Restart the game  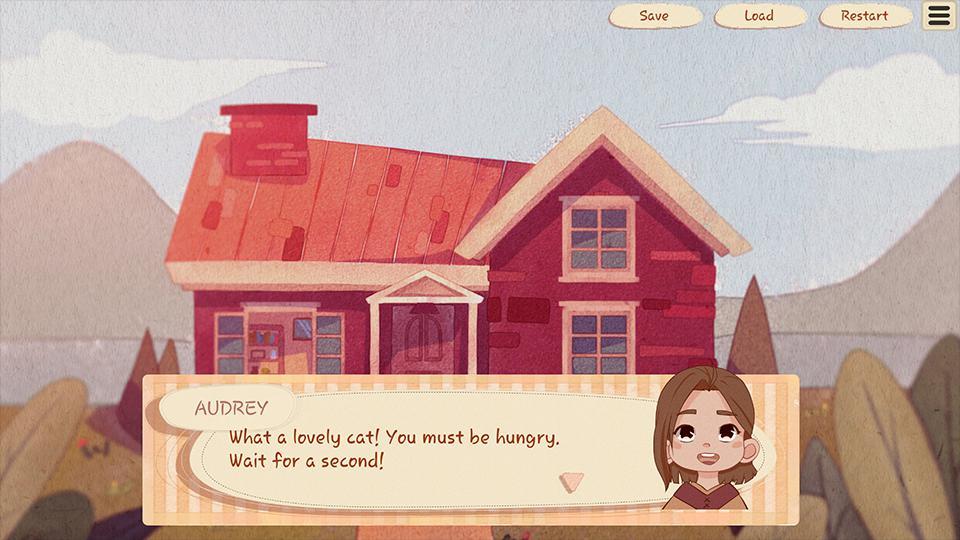[864, 16]
